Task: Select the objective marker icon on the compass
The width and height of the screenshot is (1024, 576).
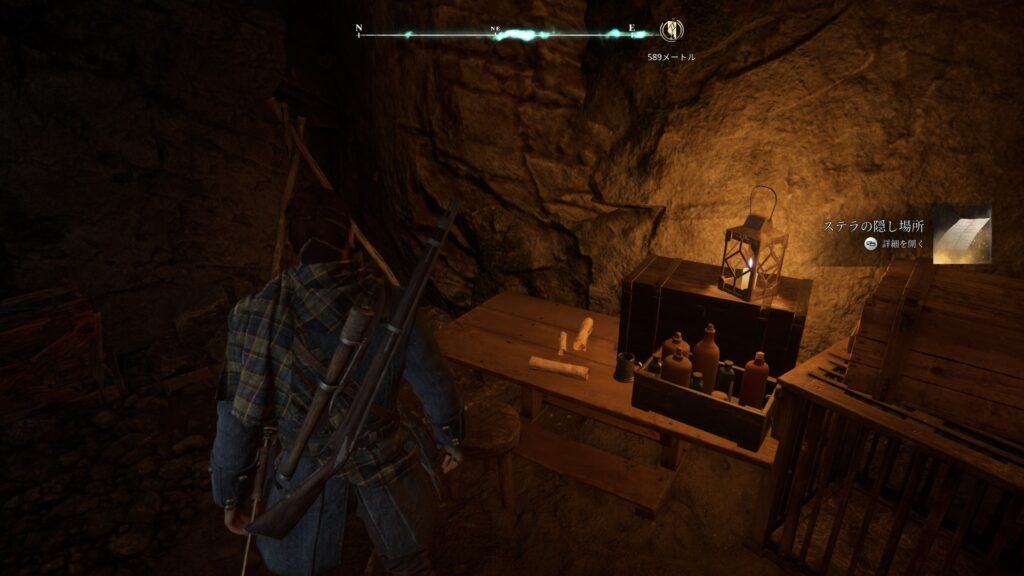Action: point(670,32)
